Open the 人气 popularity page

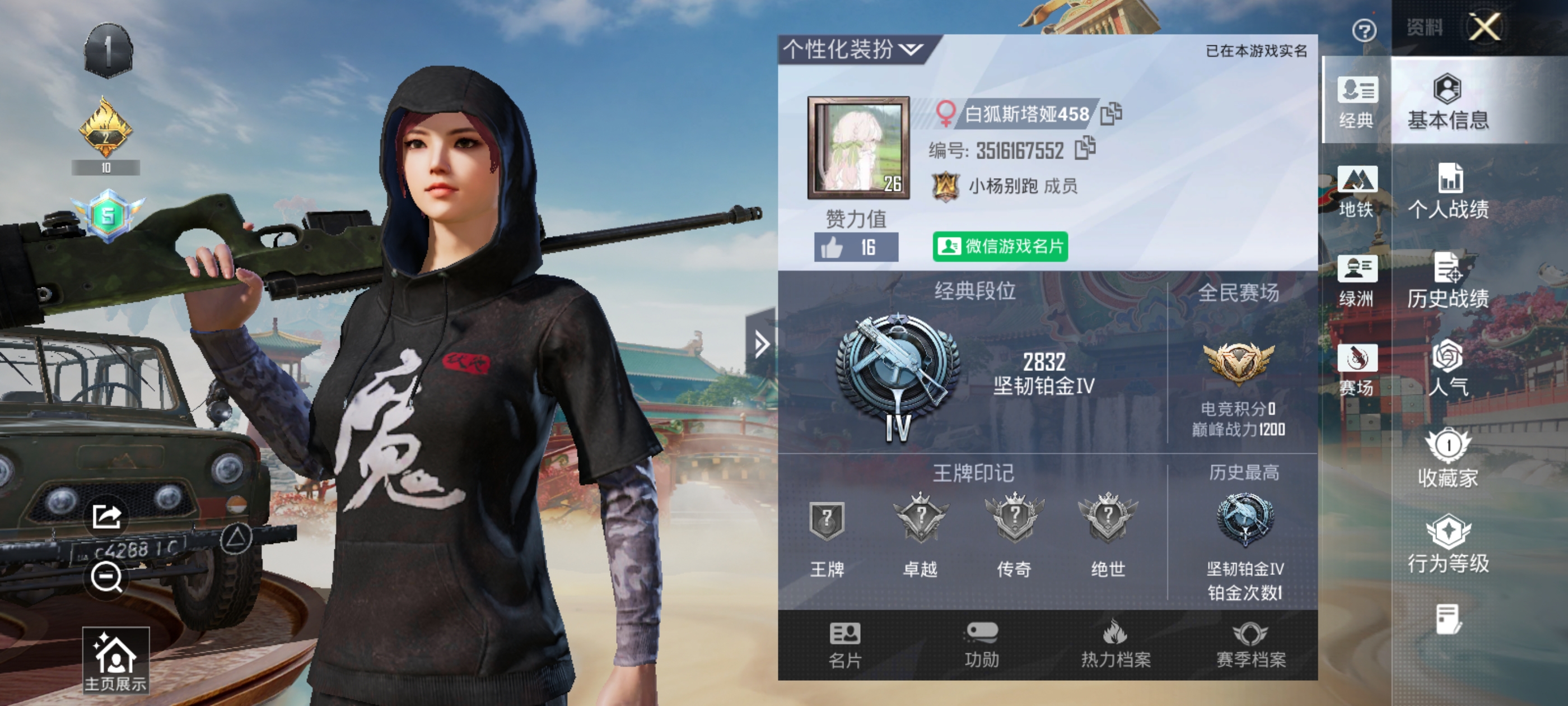(1448, 369)
